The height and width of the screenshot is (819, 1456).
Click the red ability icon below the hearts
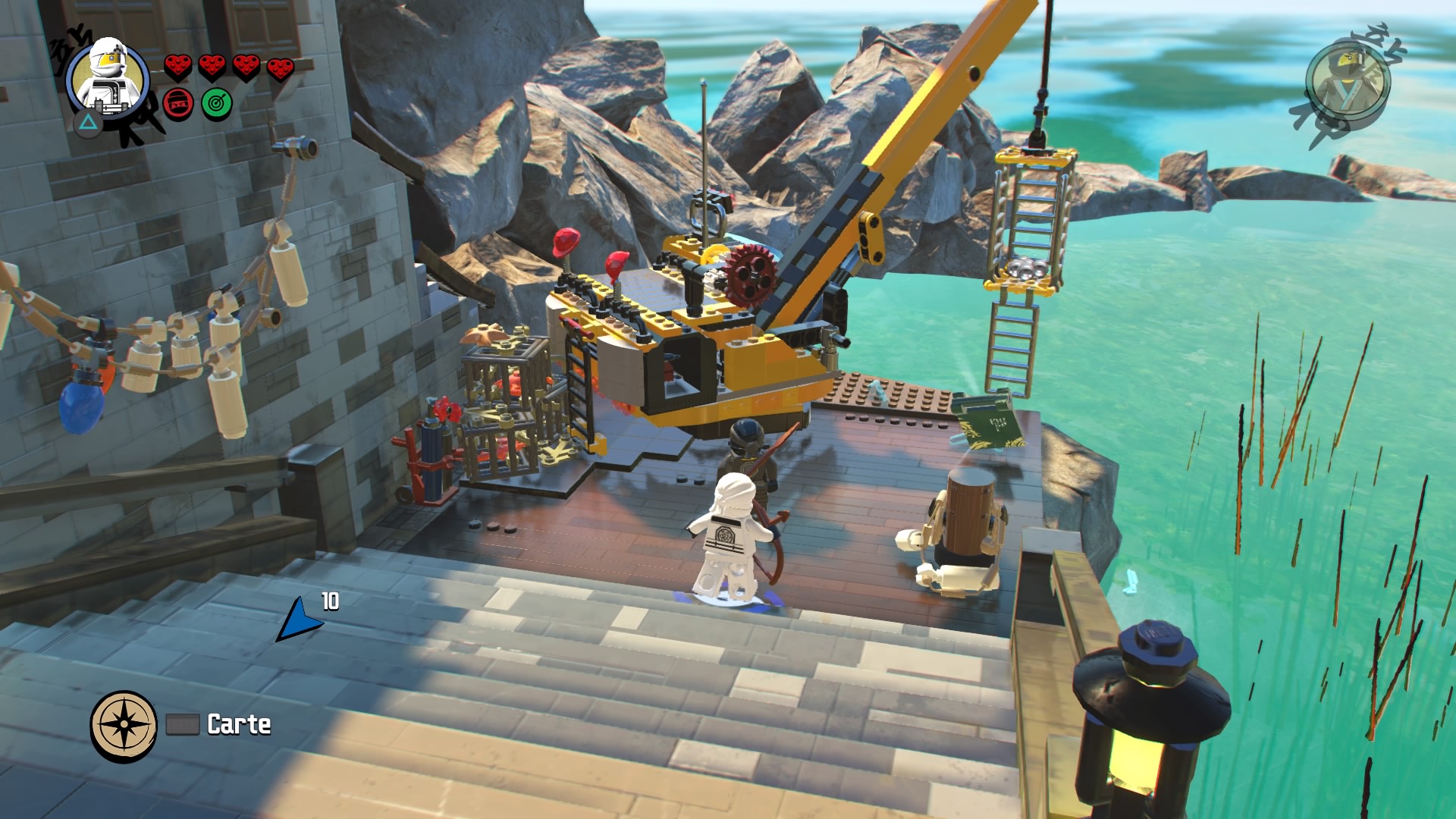(178, 103)
